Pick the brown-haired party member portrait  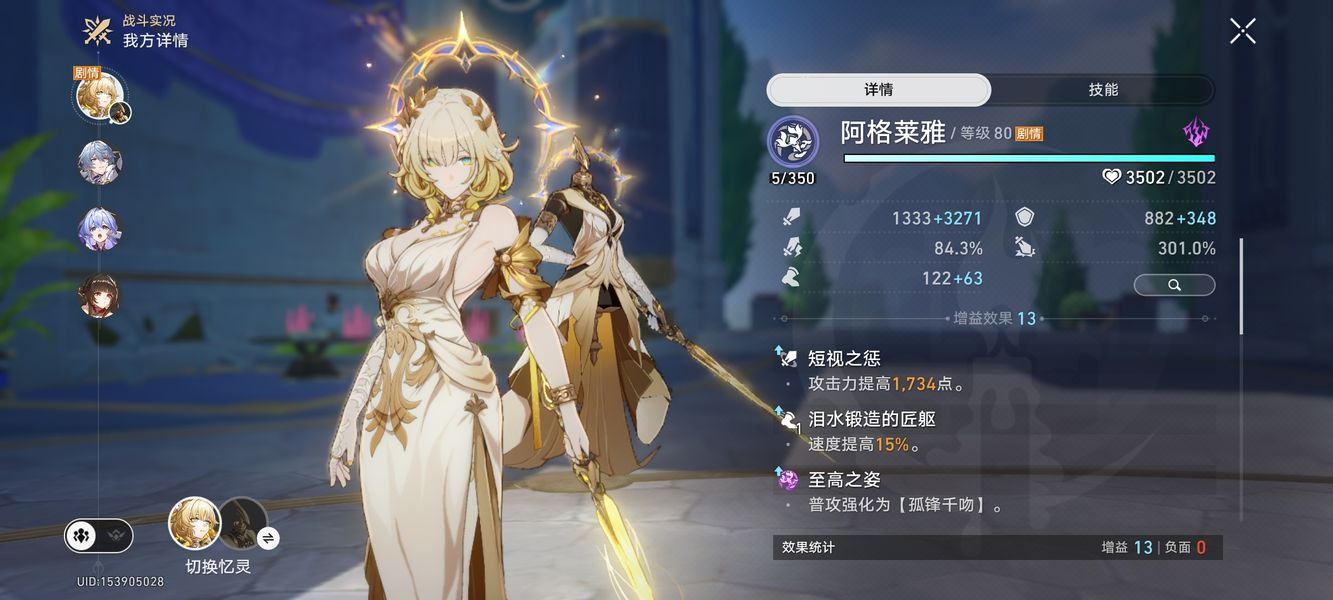click(x=100, y=296)
